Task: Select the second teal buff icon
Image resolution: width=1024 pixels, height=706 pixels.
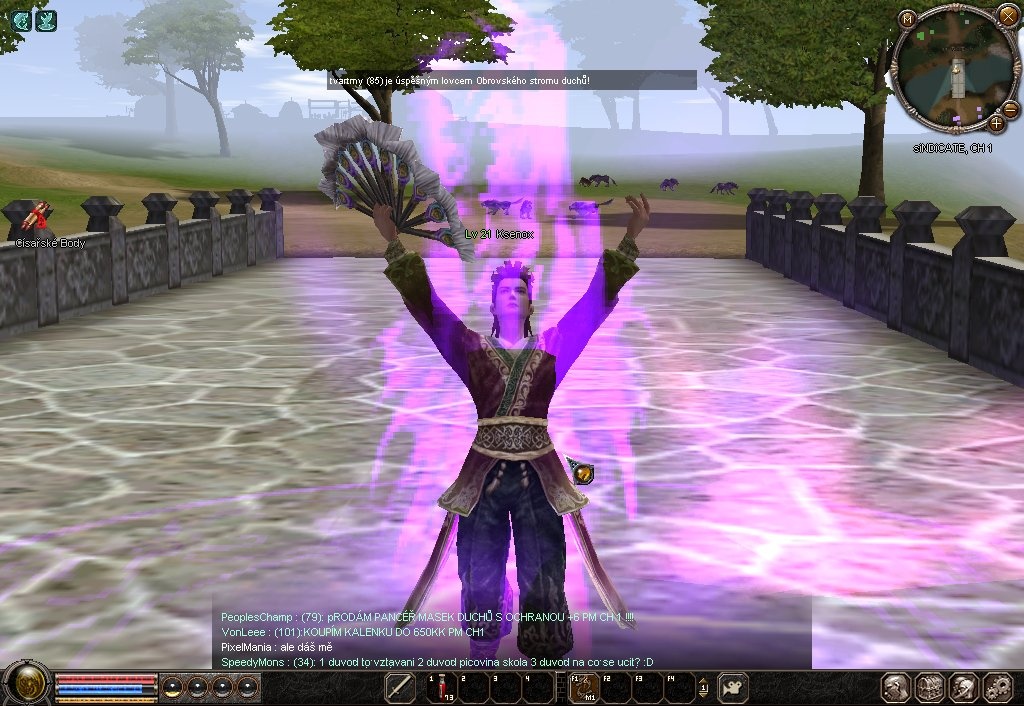Action: (46, 20)
